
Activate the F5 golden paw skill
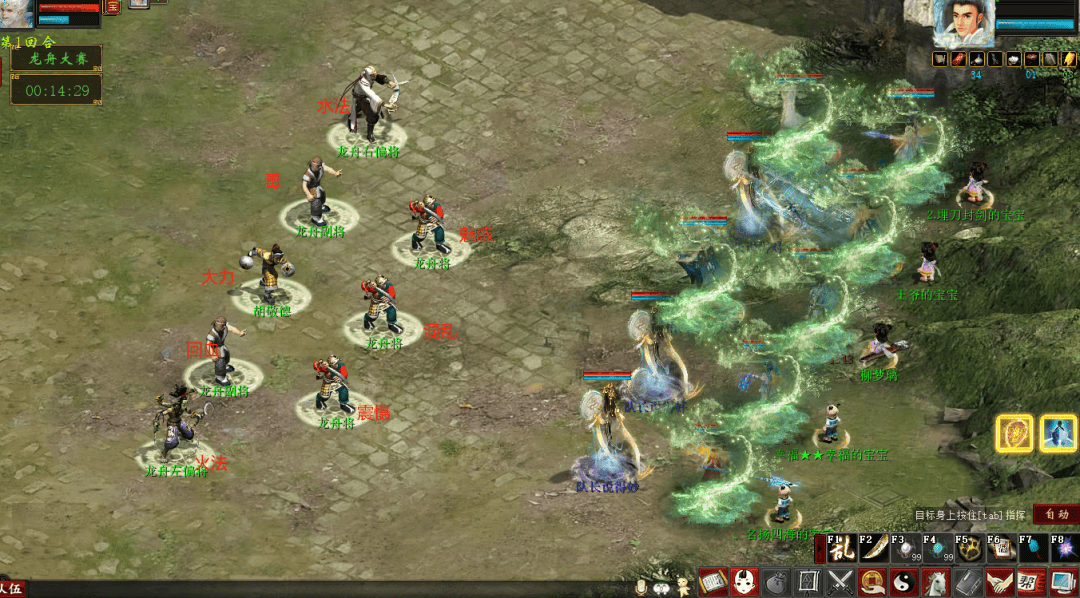[968, 549]
